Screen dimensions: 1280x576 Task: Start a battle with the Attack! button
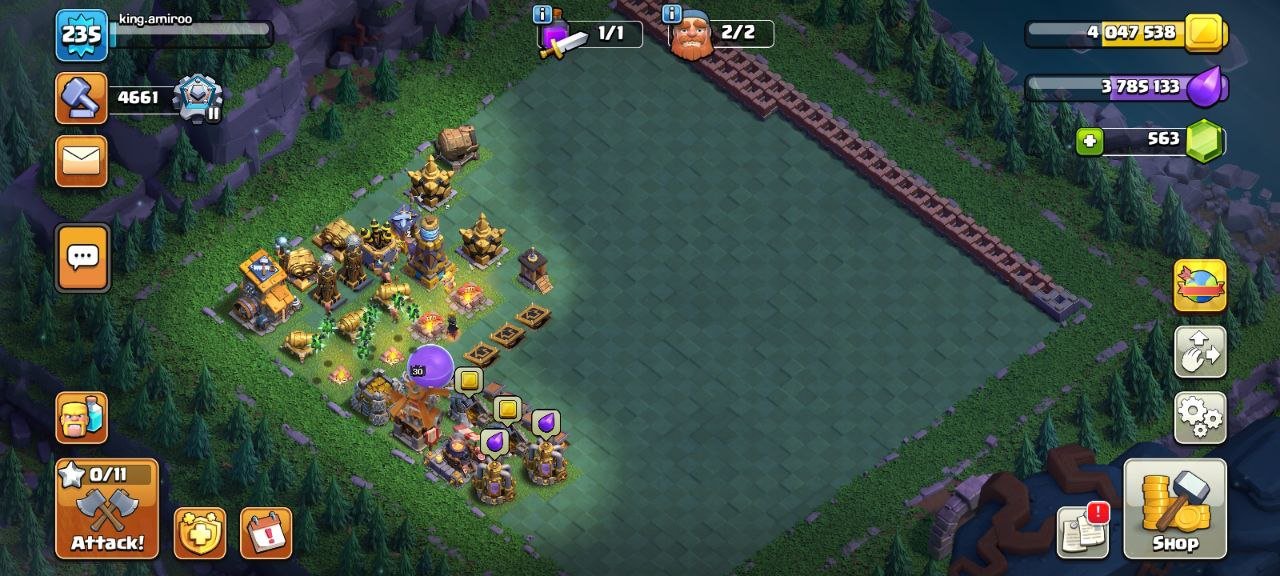click(x=107, y=508)
